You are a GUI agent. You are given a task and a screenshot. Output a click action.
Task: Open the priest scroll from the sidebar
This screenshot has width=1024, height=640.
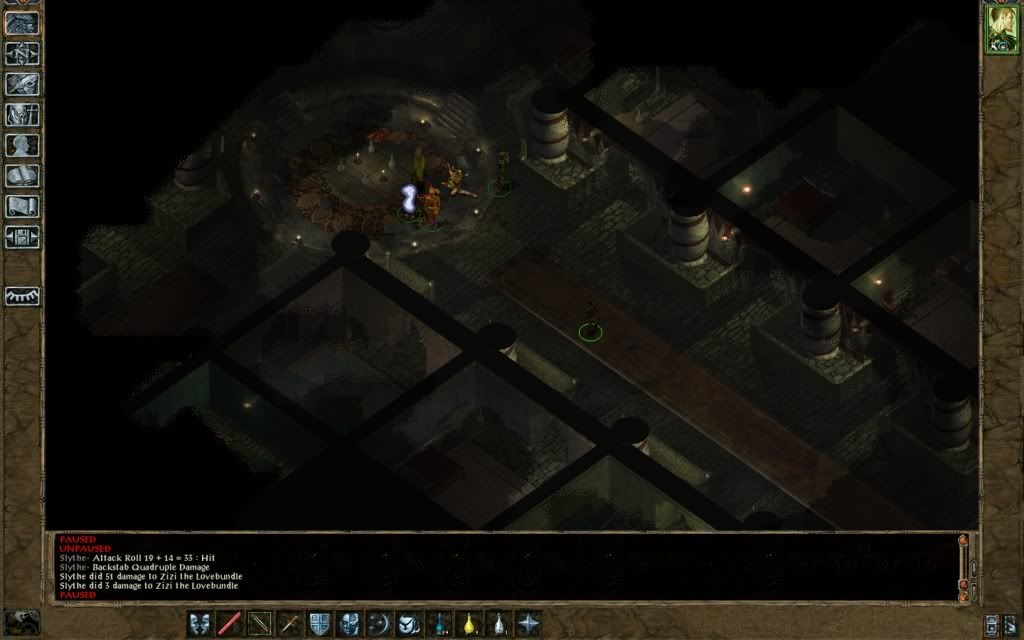[22, 207]
